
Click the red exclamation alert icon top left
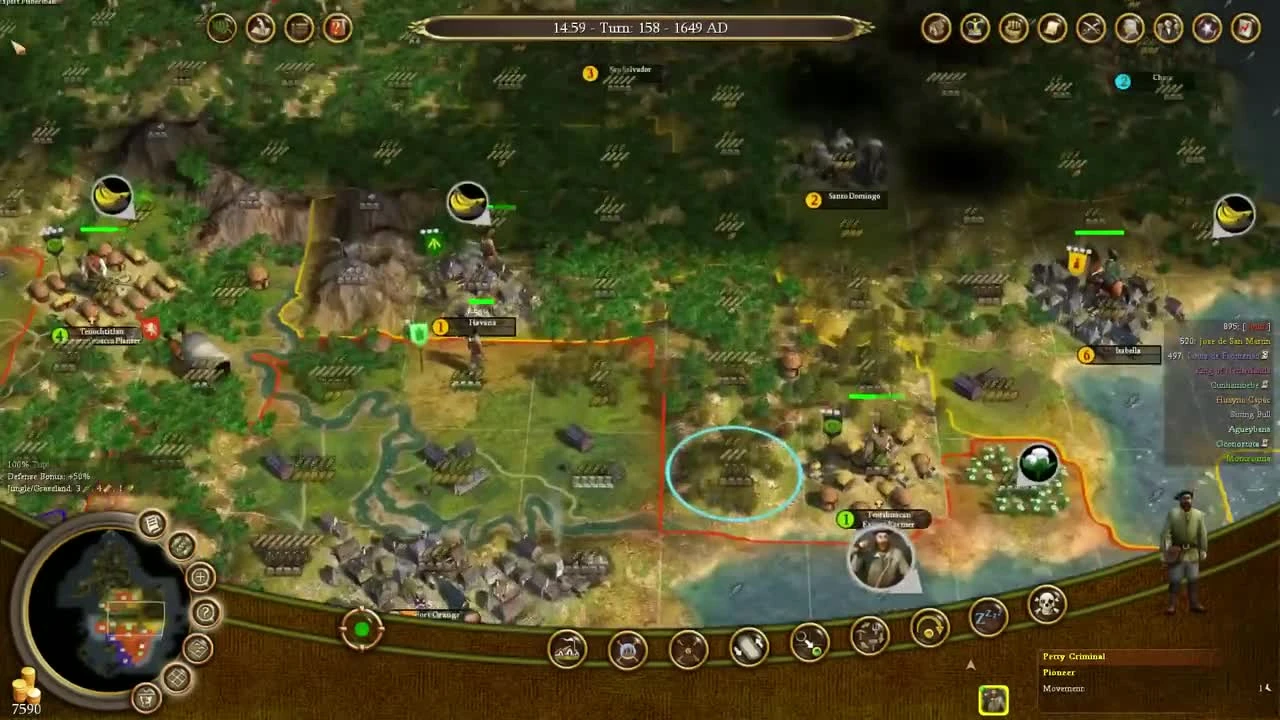[x=337, y=26]
